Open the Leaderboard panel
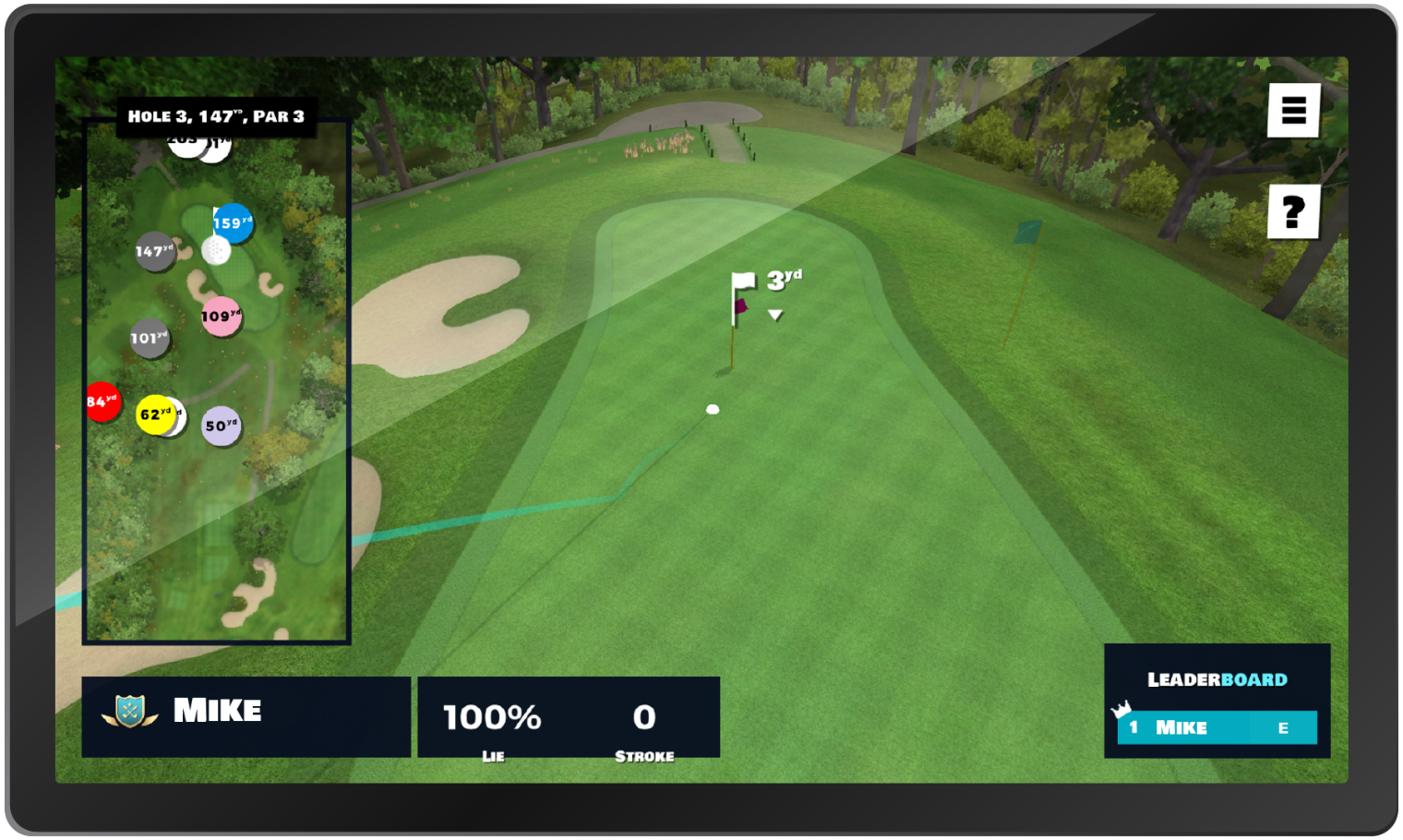 pyautogui.click(x=1217, y=679)
